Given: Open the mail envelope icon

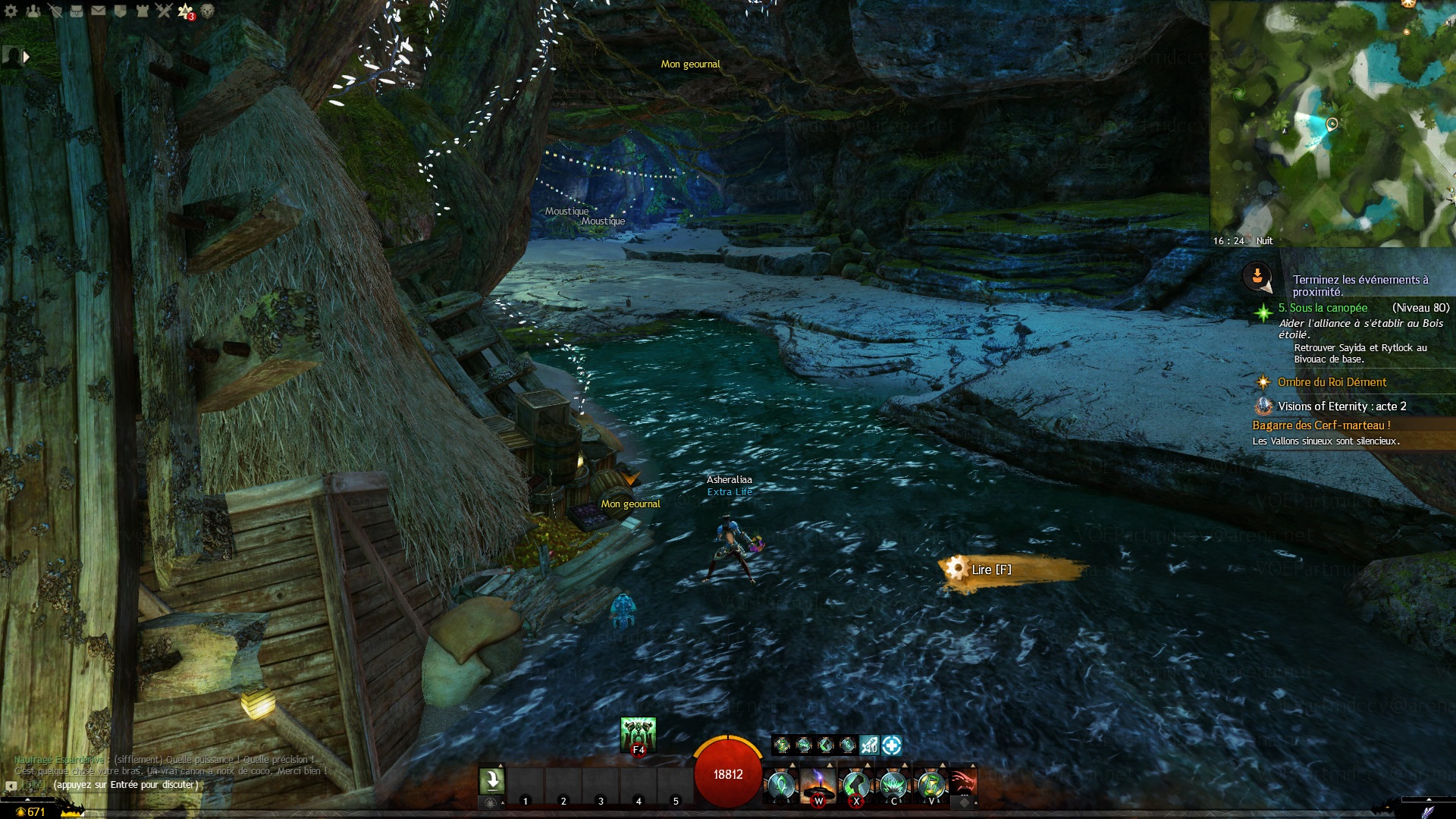Looking at the screenshot, I should click(99, 11).
